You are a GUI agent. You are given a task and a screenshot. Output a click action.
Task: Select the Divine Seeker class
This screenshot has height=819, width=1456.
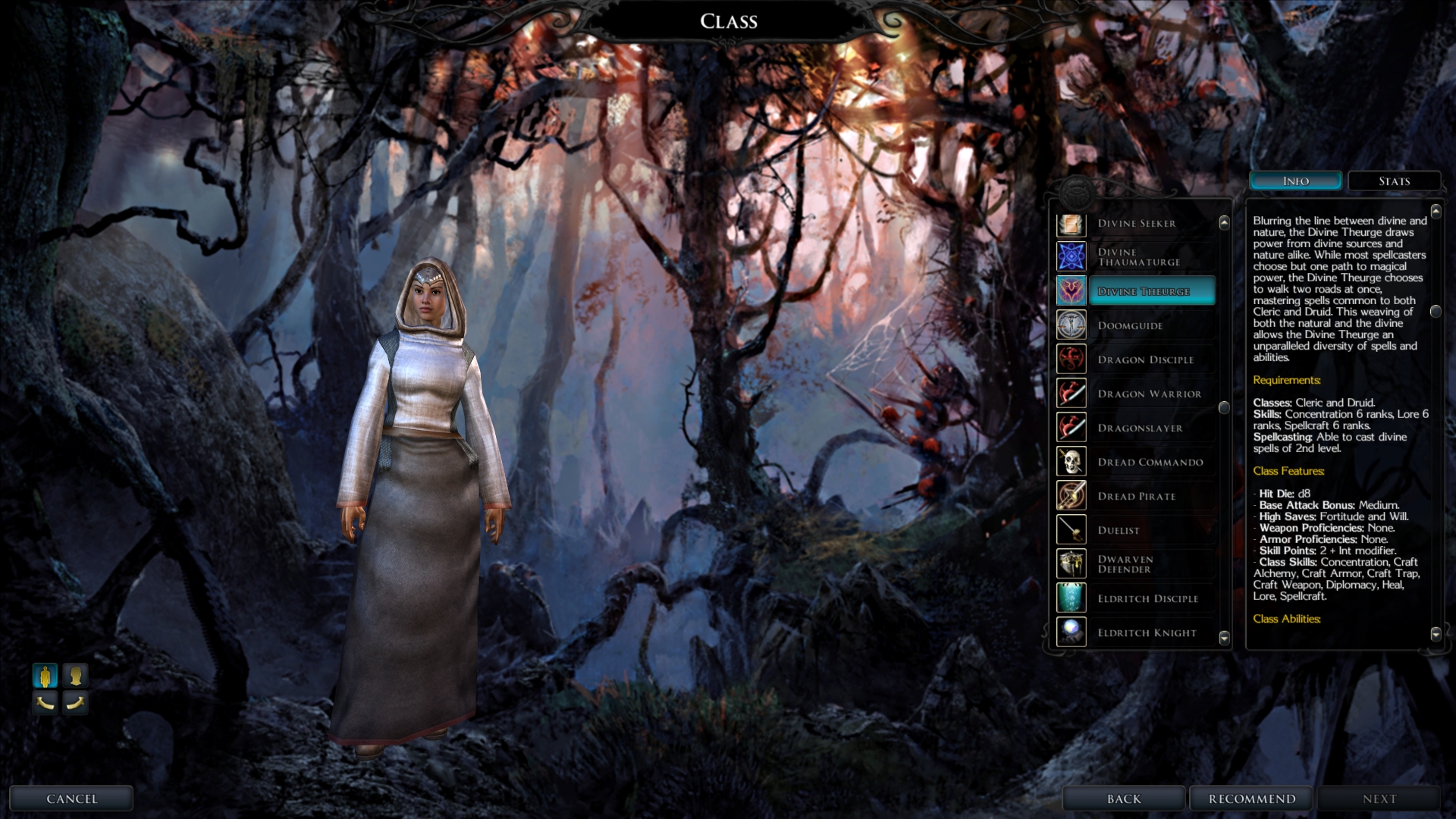(1136, 224)
